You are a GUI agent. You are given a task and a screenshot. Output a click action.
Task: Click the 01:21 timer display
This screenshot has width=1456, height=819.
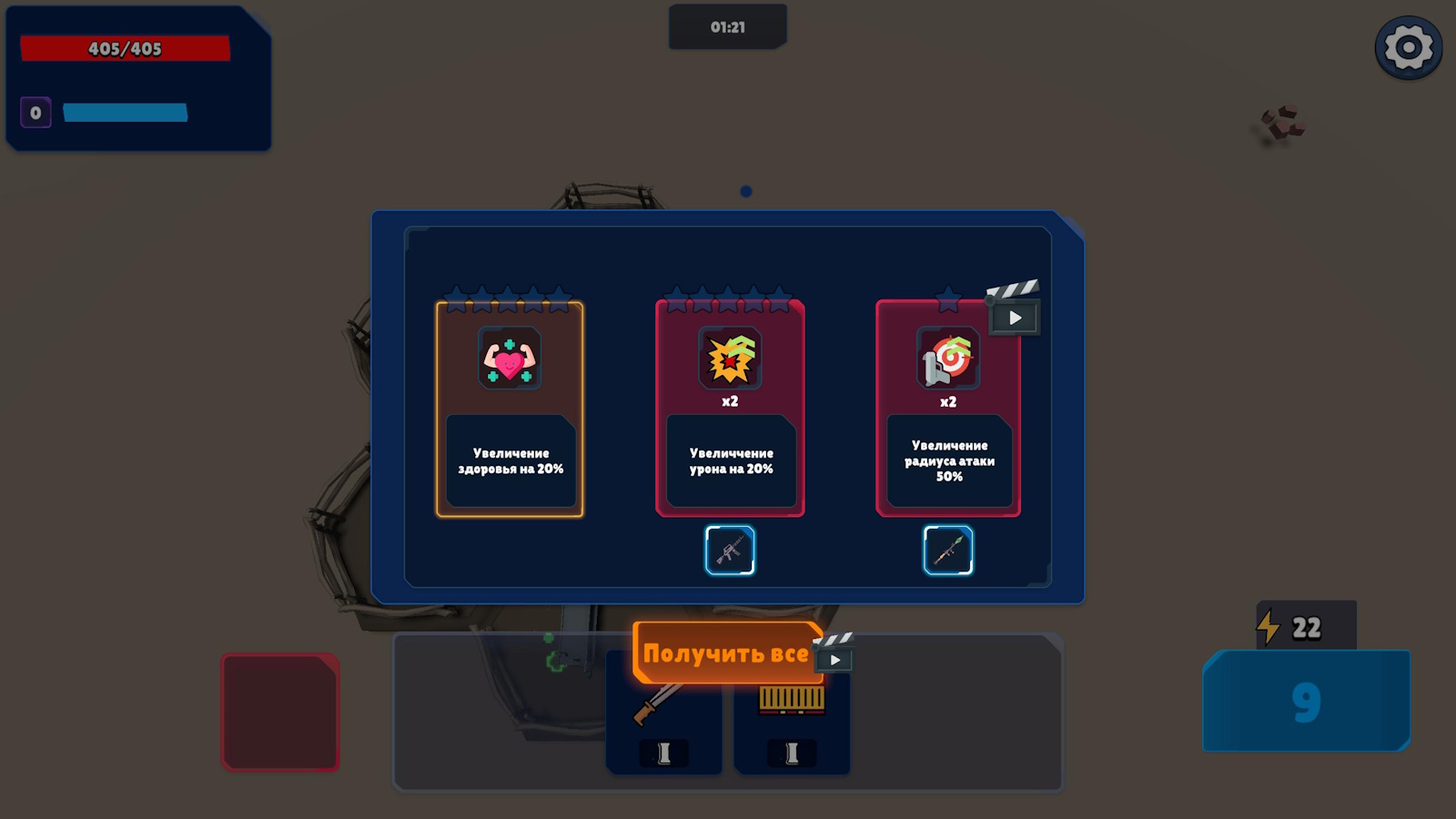(x=727, y=26)
